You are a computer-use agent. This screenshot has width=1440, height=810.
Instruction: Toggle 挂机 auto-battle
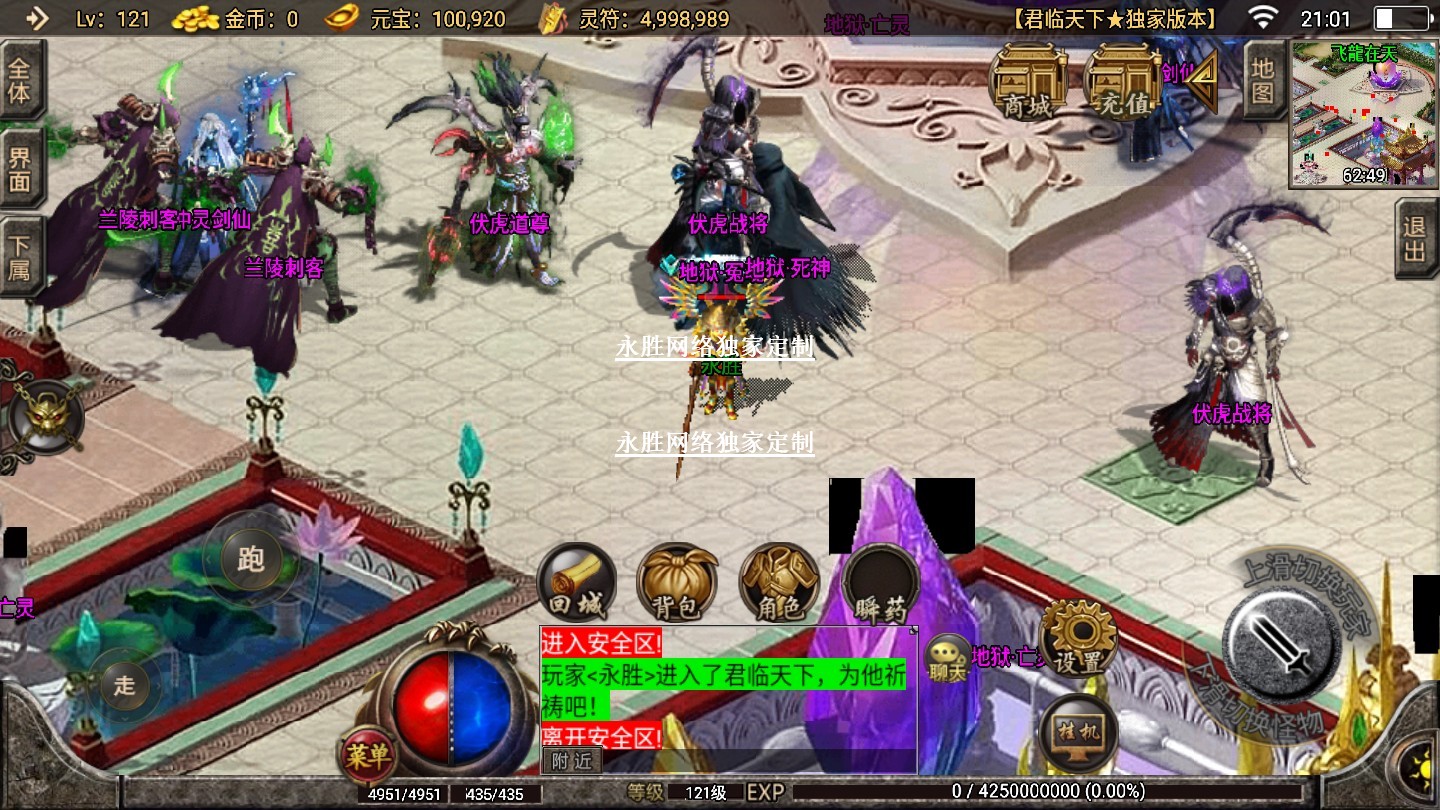[x=1078, y=733]
